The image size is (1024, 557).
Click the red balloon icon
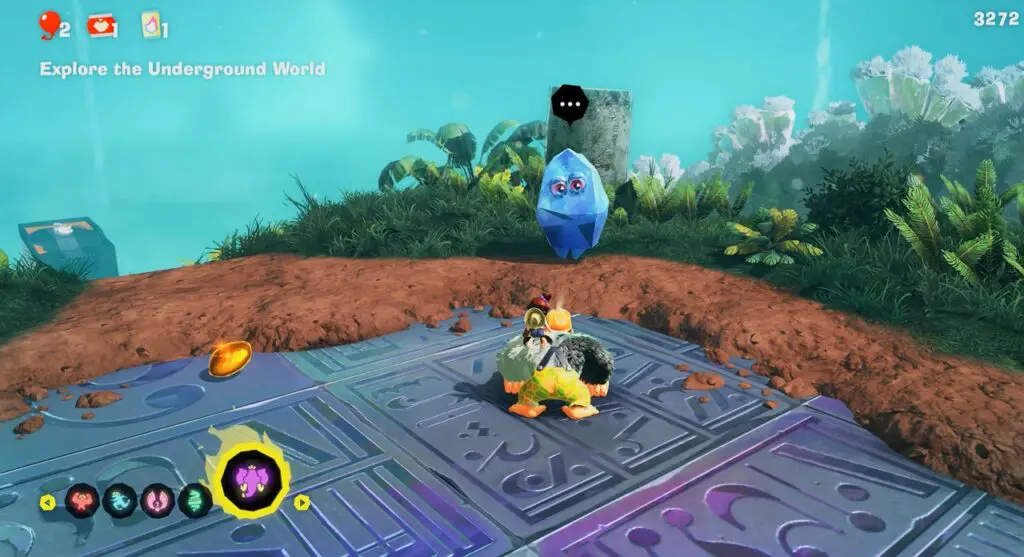(48, 23)
